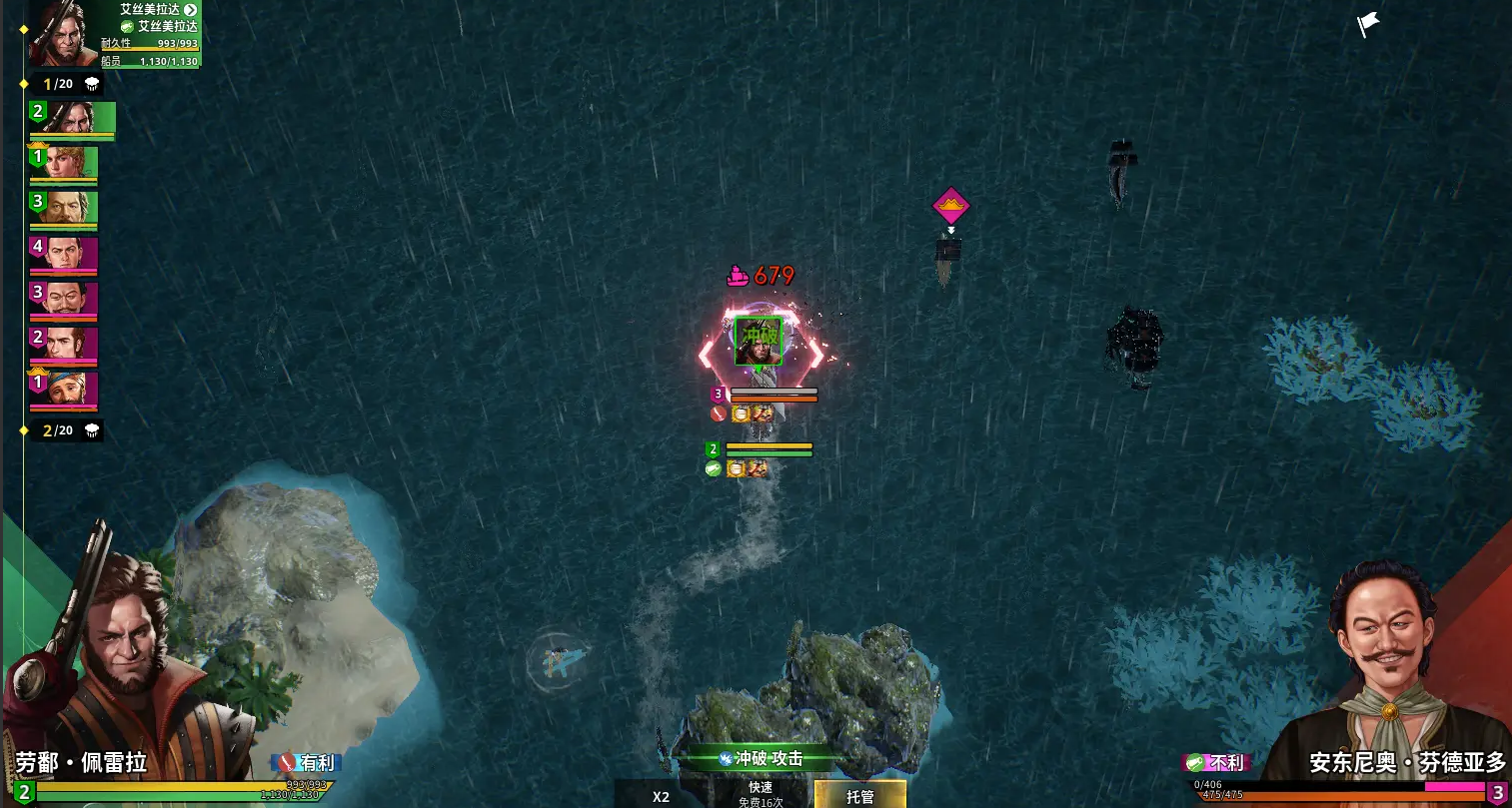This screenshot has height=808, width=1512.
Task: Select pink enemy portrait numbered 2
Action: 63,345
